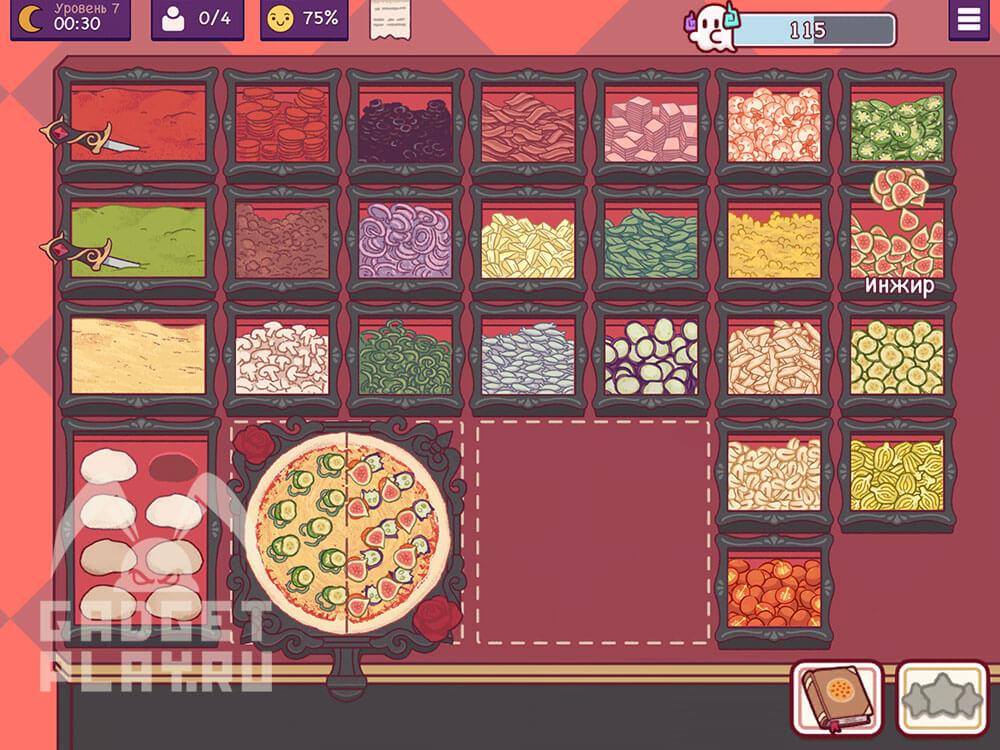Select the fig bin labeled Инжир
Screen dimensions: 1000x750
pyautogui.click(x=897, y=240)
